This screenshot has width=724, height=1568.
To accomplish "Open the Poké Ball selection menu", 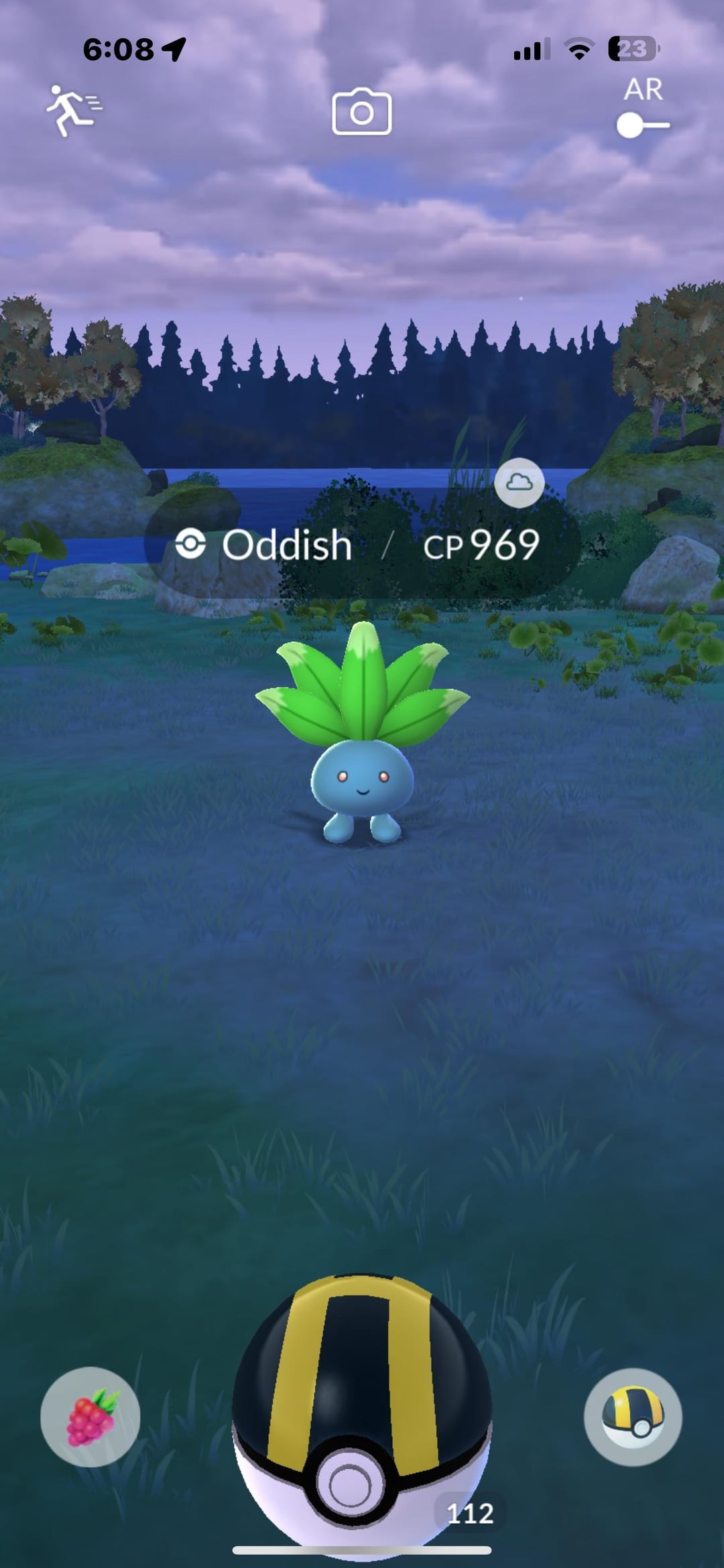I will (x=632, y=1417).
